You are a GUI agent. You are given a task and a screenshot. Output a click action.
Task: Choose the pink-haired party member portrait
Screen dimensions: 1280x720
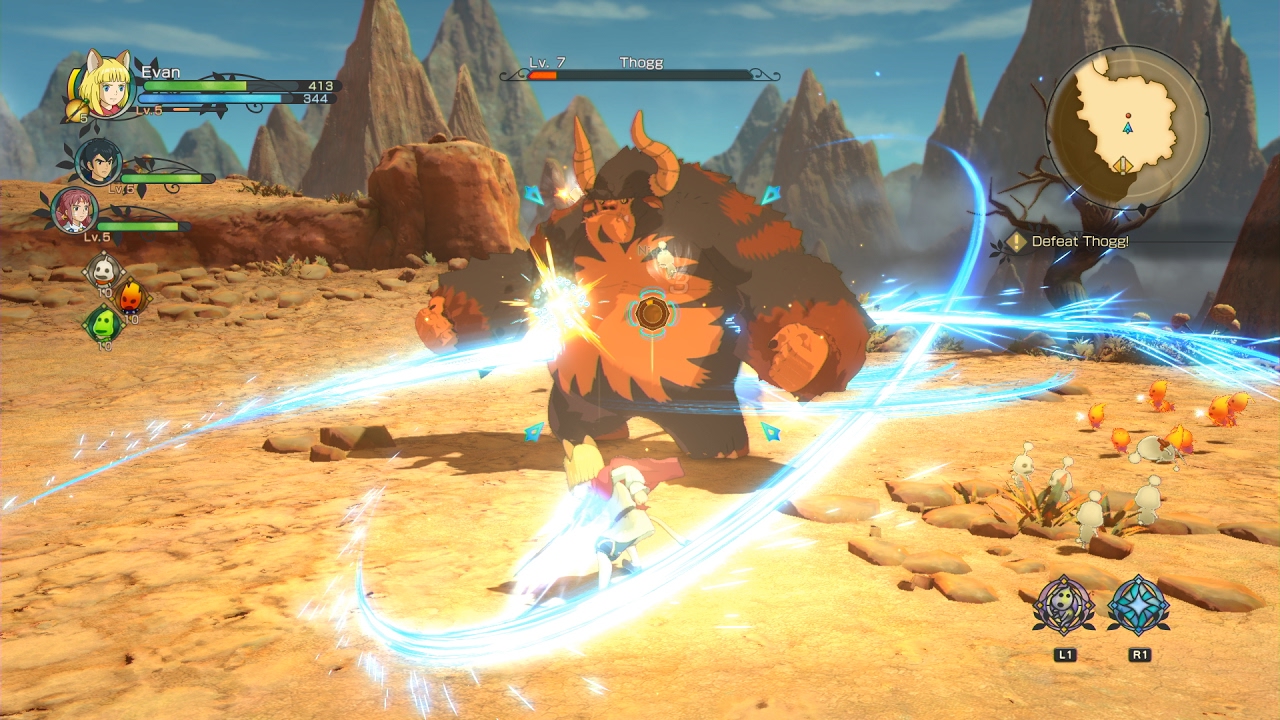click(75, 210)
